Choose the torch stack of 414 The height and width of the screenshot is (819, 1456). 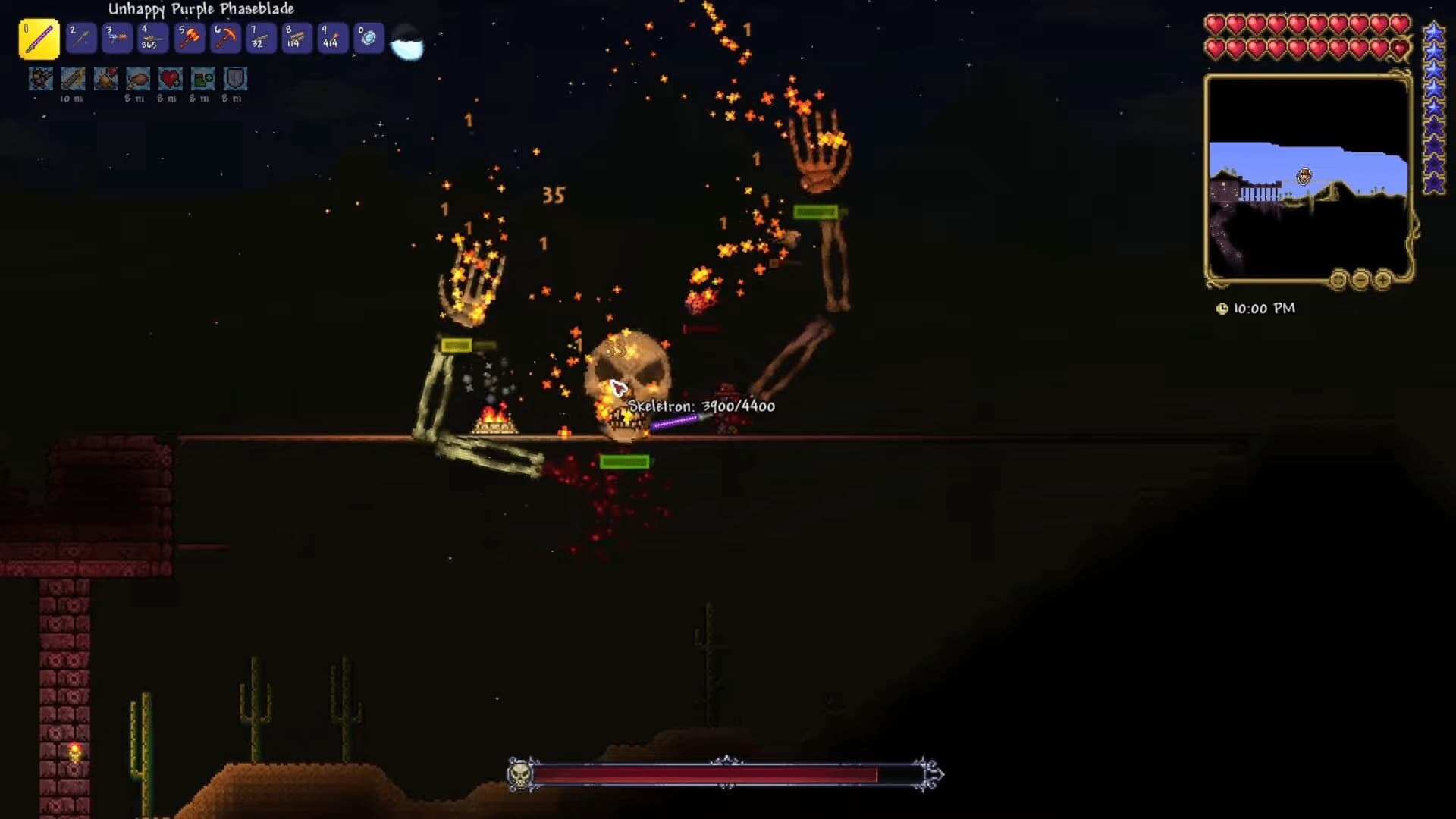click(x=332, y=38)
